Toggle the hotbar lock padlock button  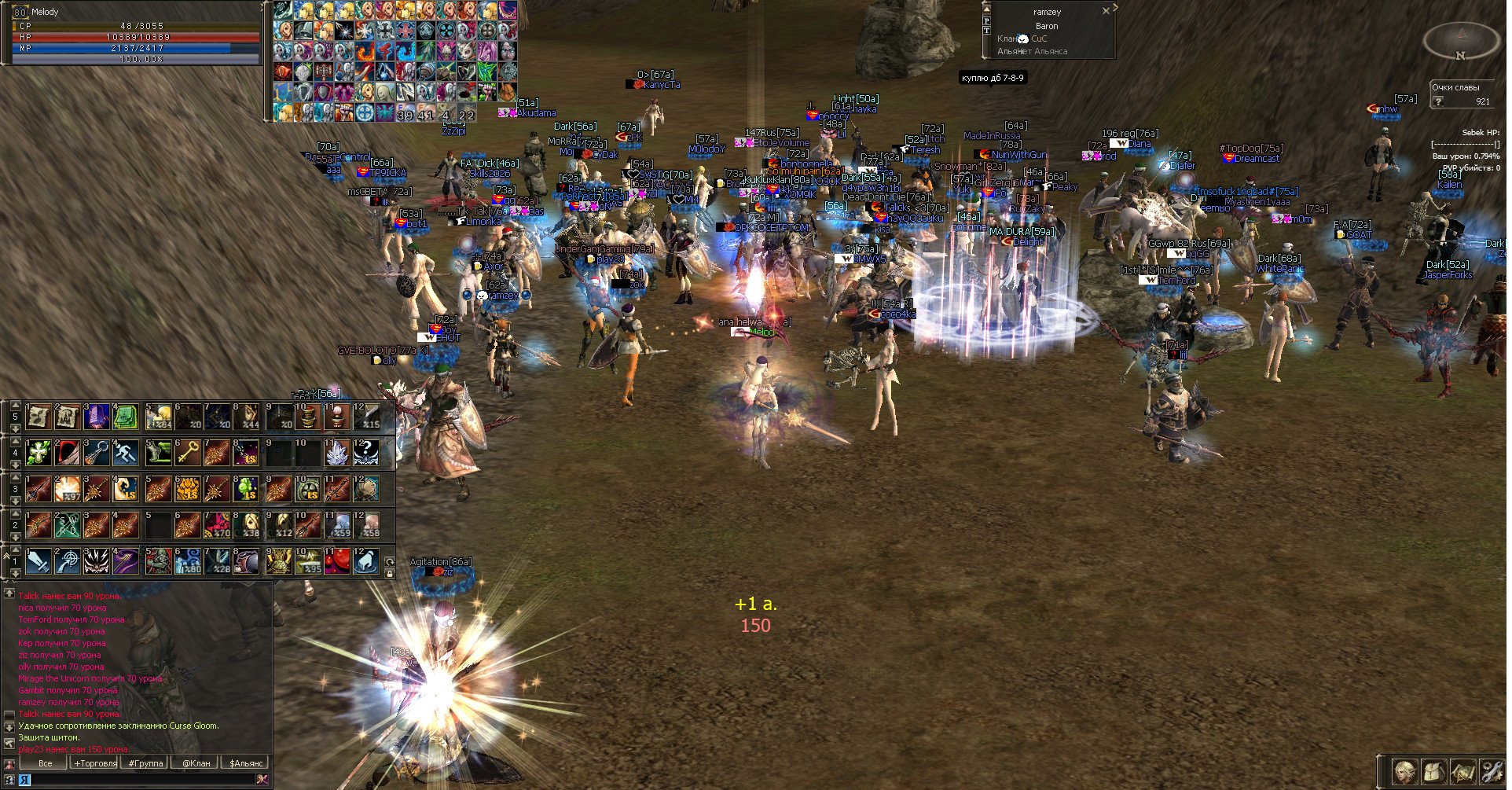389,574
